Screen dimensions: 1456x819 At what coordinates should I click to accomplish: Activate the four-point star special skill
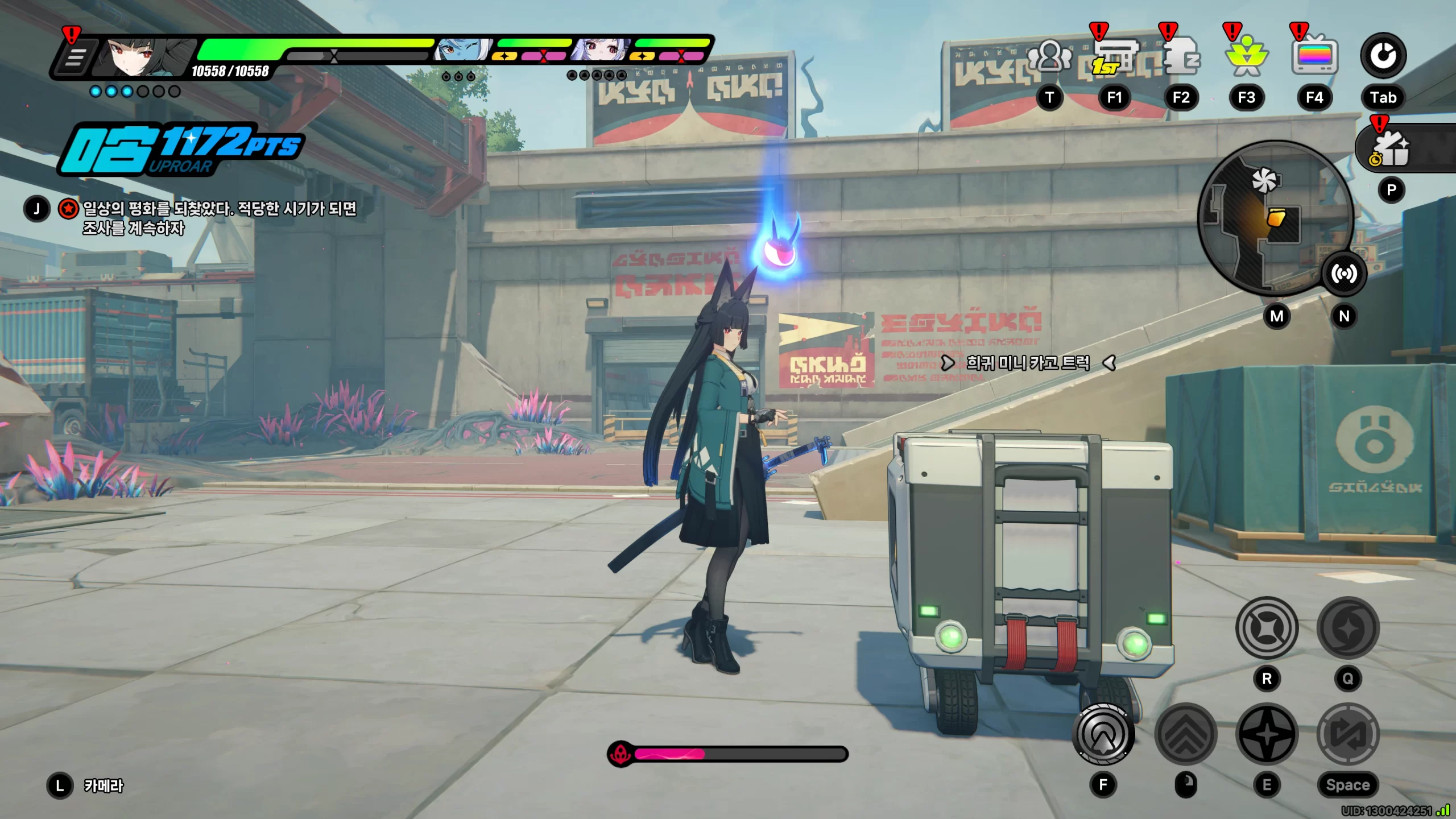click(x=1267, y=734)
